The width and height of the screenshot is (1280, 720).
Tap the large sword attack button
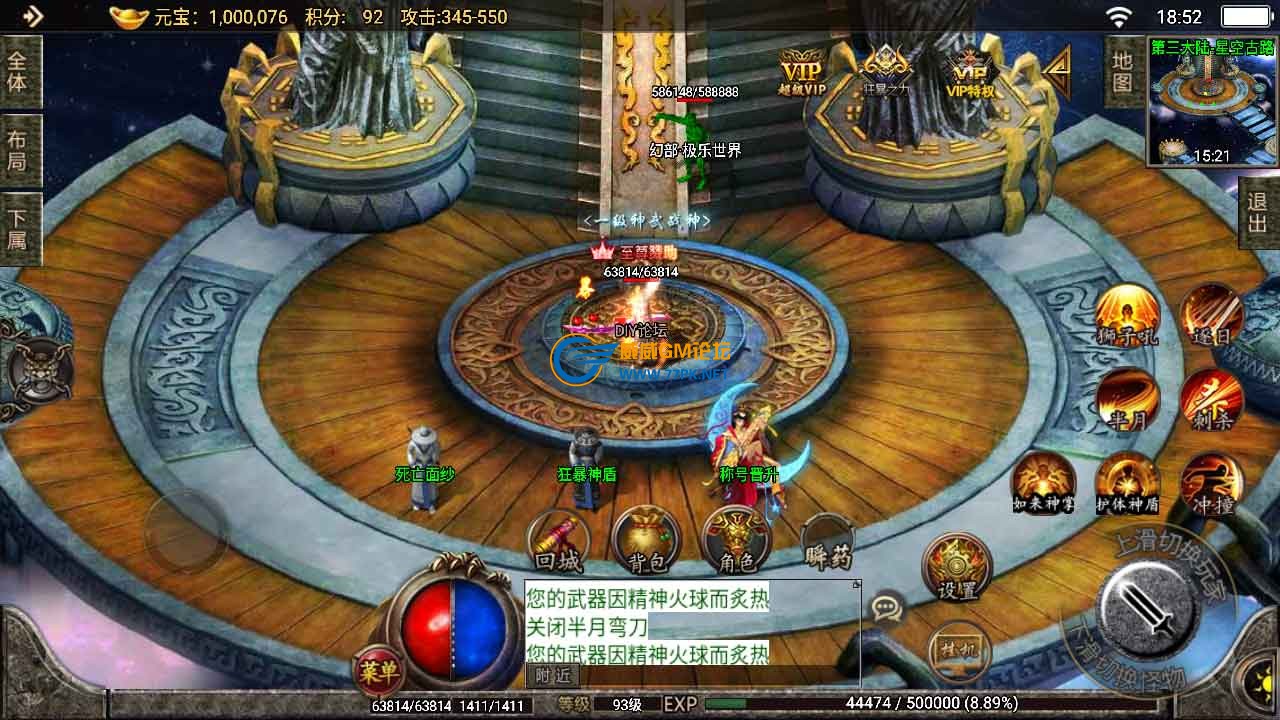1147,608
